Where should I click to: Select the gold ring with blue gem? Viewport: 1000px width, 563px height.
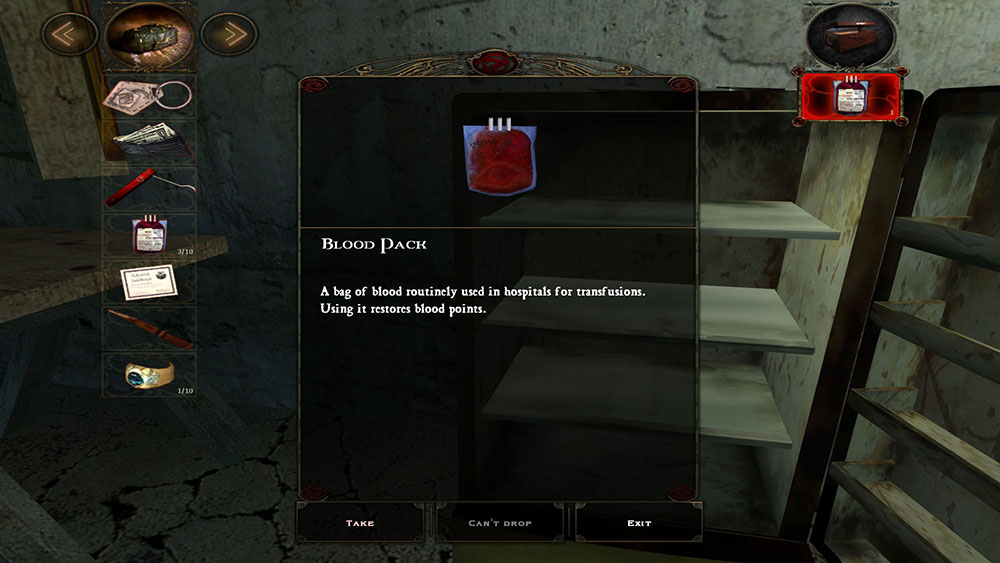pyautogui.click(x=150, y=375)
